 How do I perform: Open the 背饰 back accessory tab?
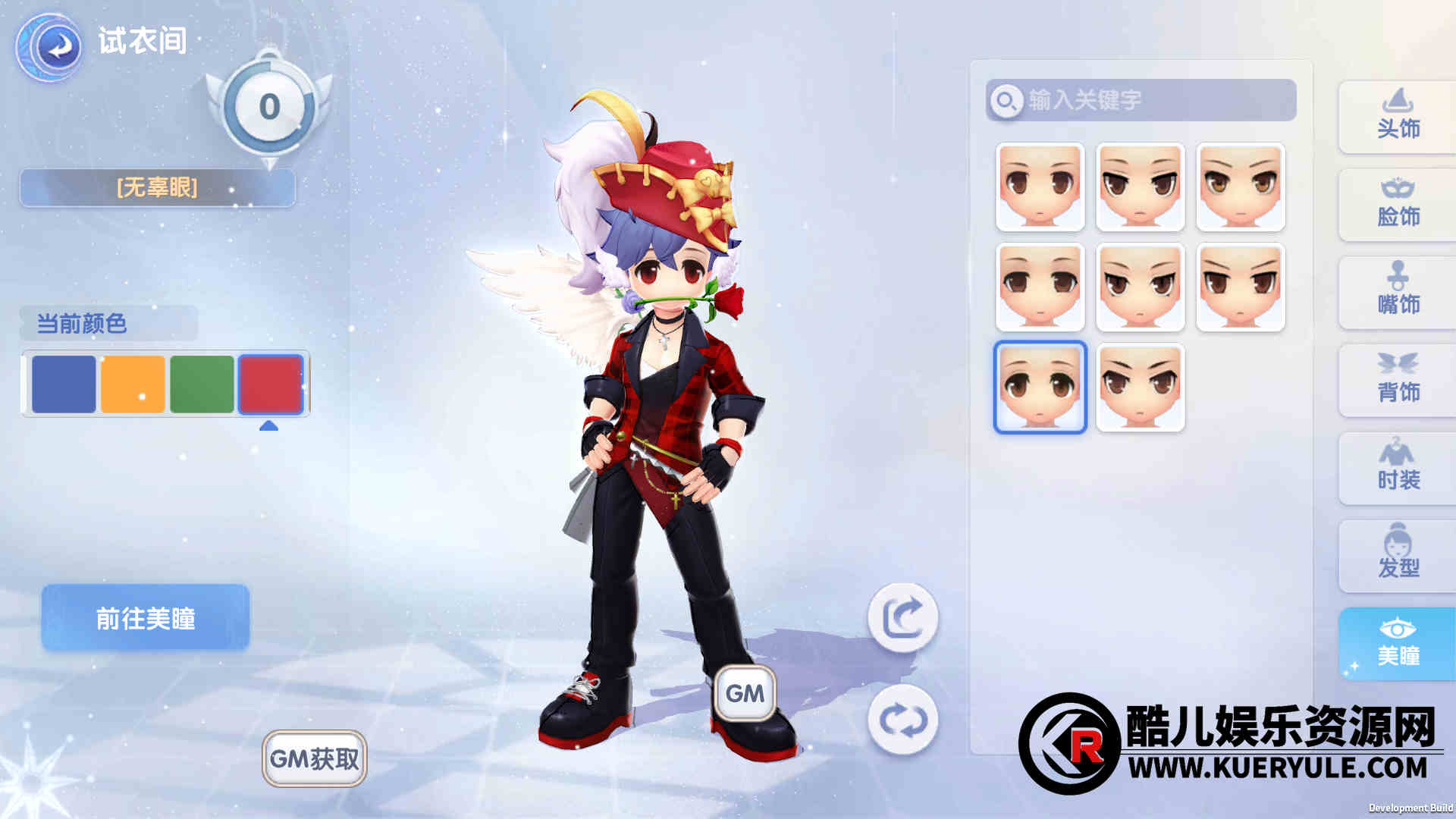click(1398, 381)
